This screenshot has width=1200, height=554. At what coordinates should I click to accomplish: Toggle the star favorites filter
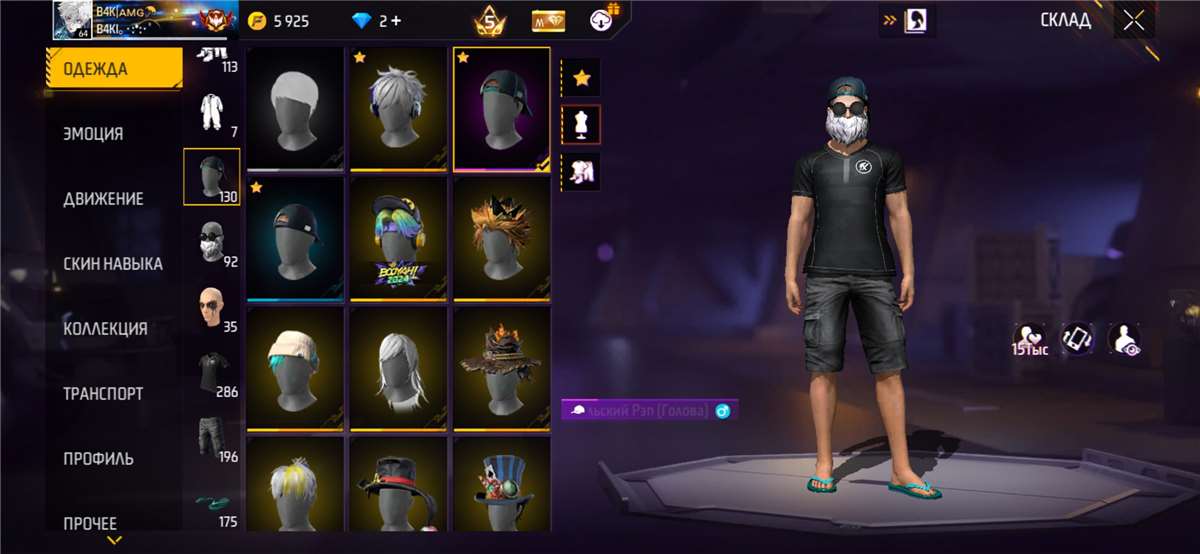coord(580,76)
